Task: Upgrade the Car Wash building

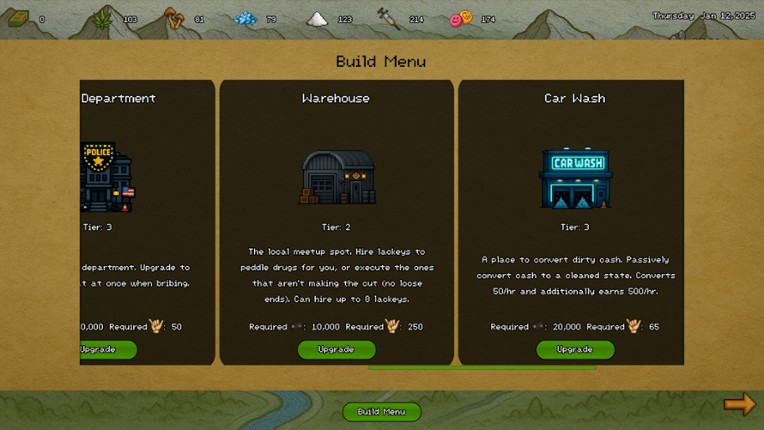Action: pyautogui.click(x=575, y=350)
